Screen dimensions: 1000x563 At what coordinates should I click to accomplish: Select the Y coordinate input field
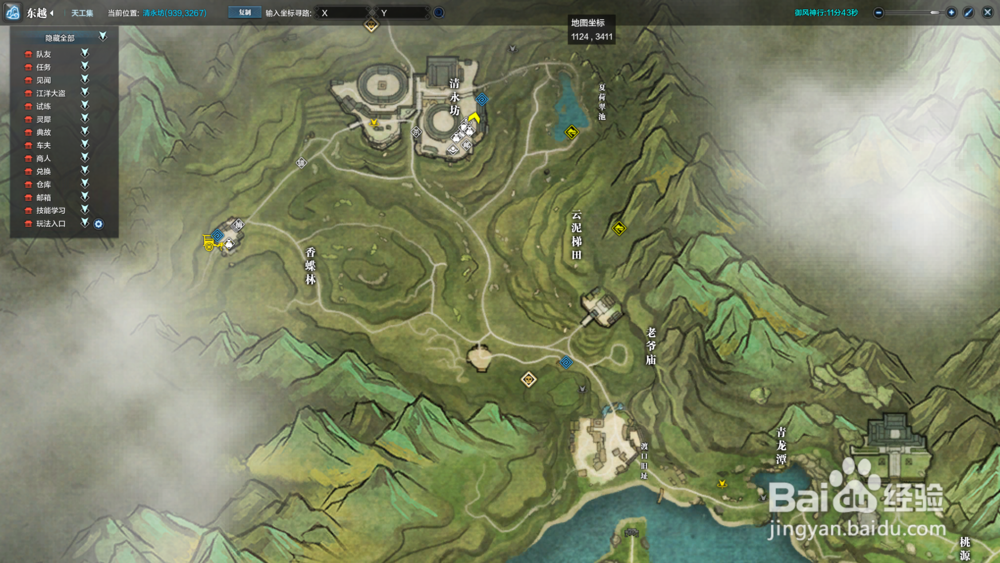pyautogui.click(x=403, y=13)
